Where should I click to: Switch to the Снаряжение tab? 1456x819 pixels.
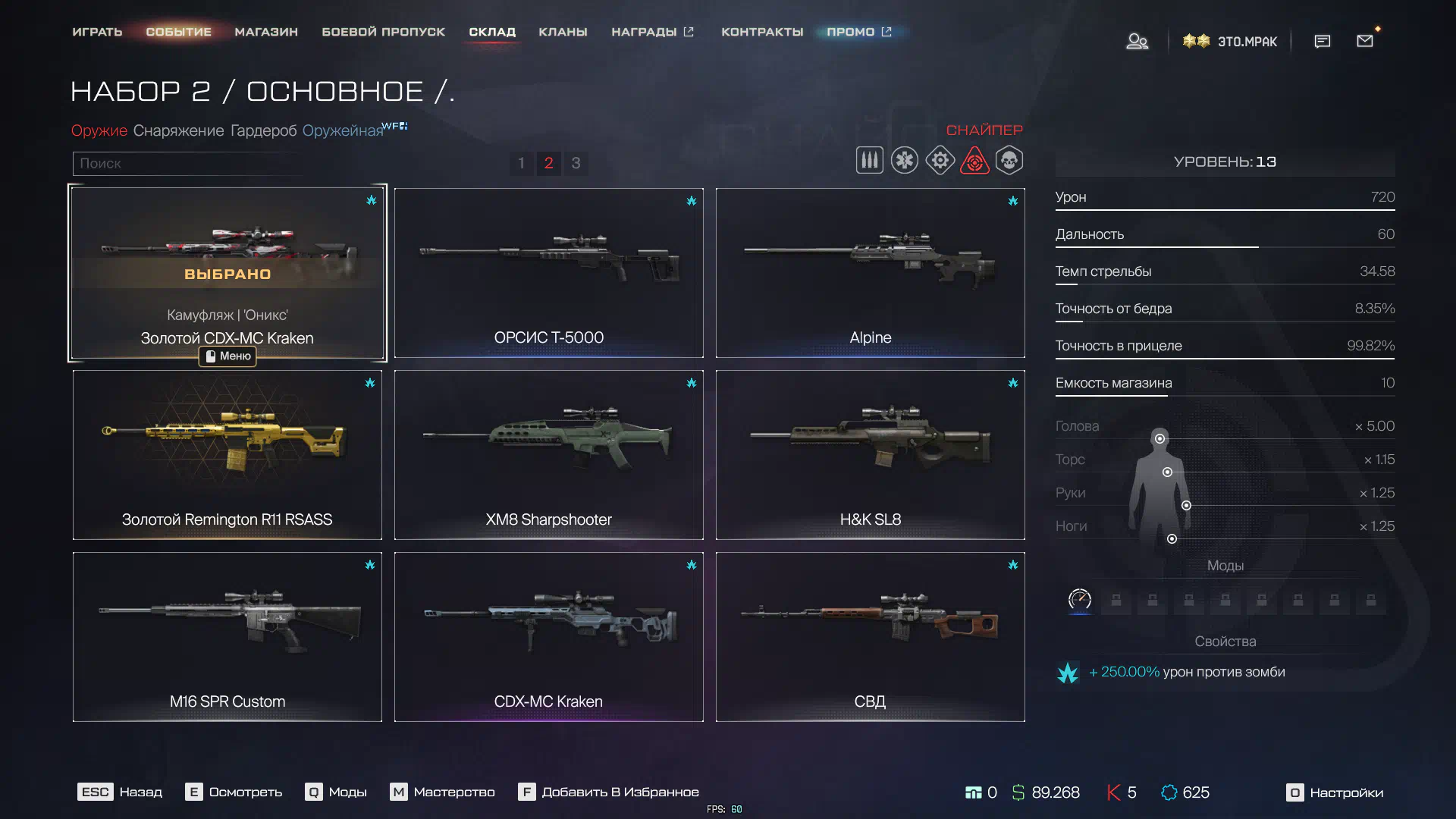coord(178,130)
